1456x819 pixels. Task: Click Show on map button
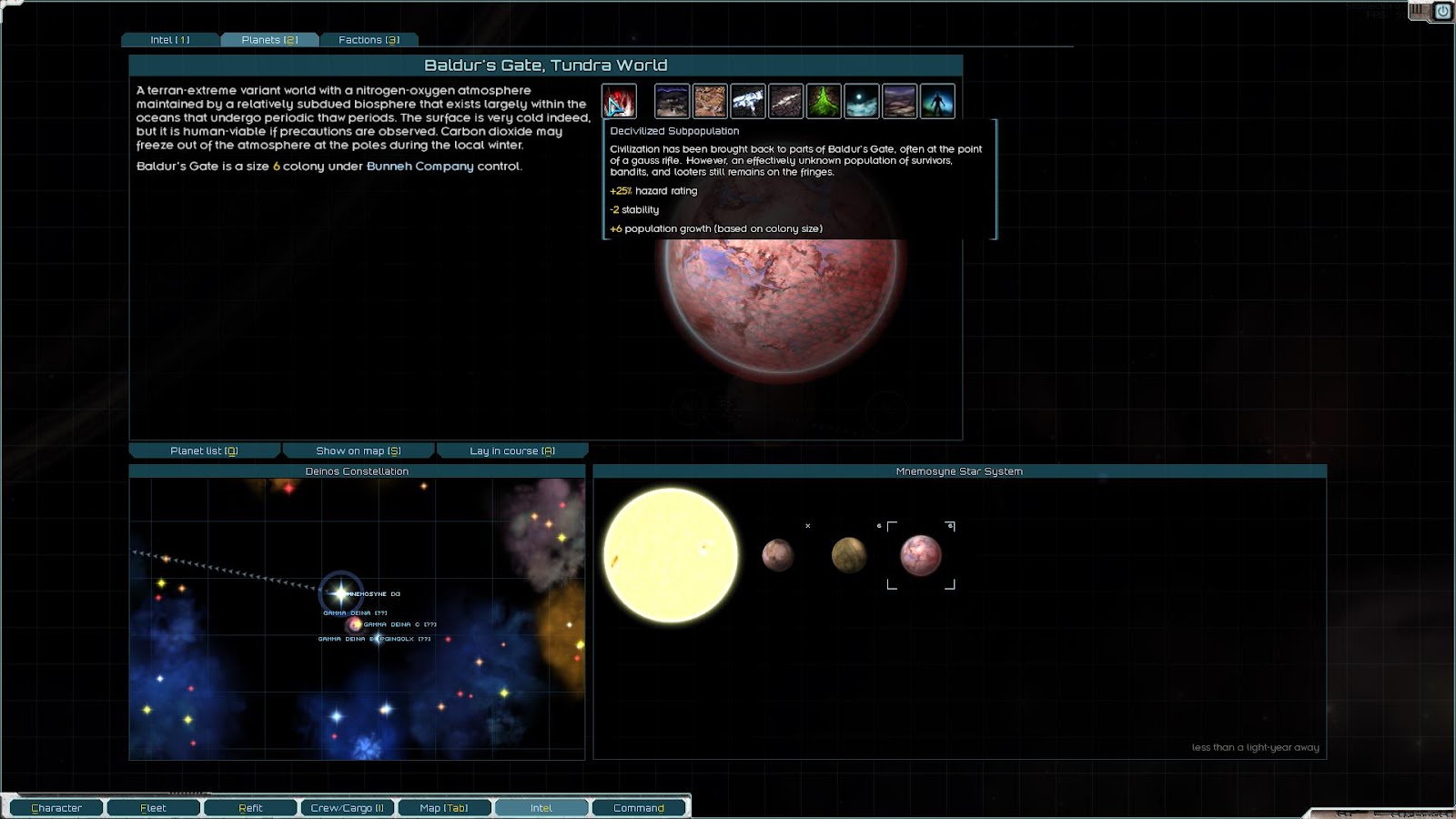[x=359, y=450]
